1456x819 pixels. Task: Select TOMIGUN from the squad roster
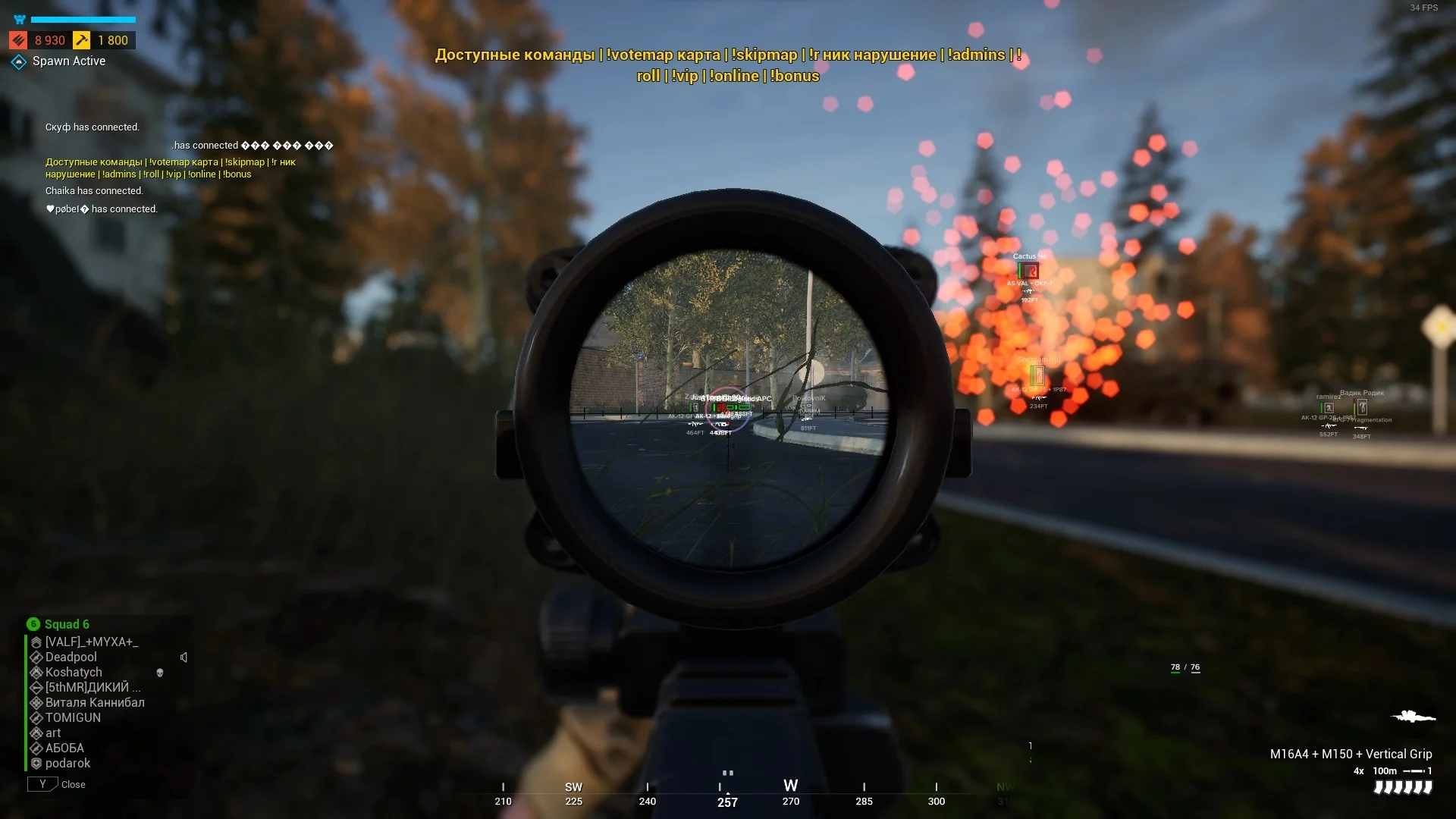click(x=73, y=717)
